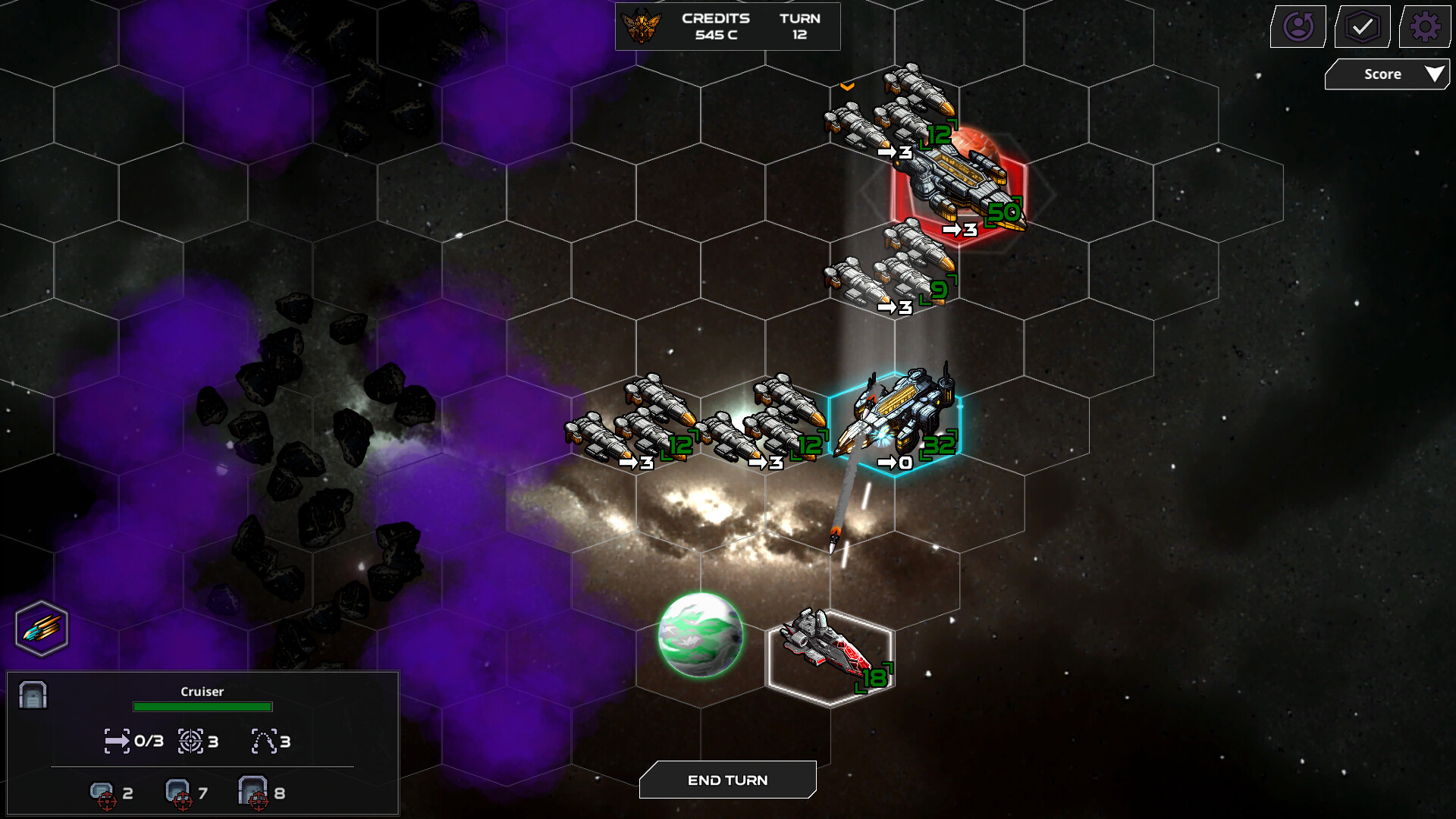Viewport: 1456px width, 819px height.
Task: Select the red ship with 18 strength
Action: pos(830,656)
